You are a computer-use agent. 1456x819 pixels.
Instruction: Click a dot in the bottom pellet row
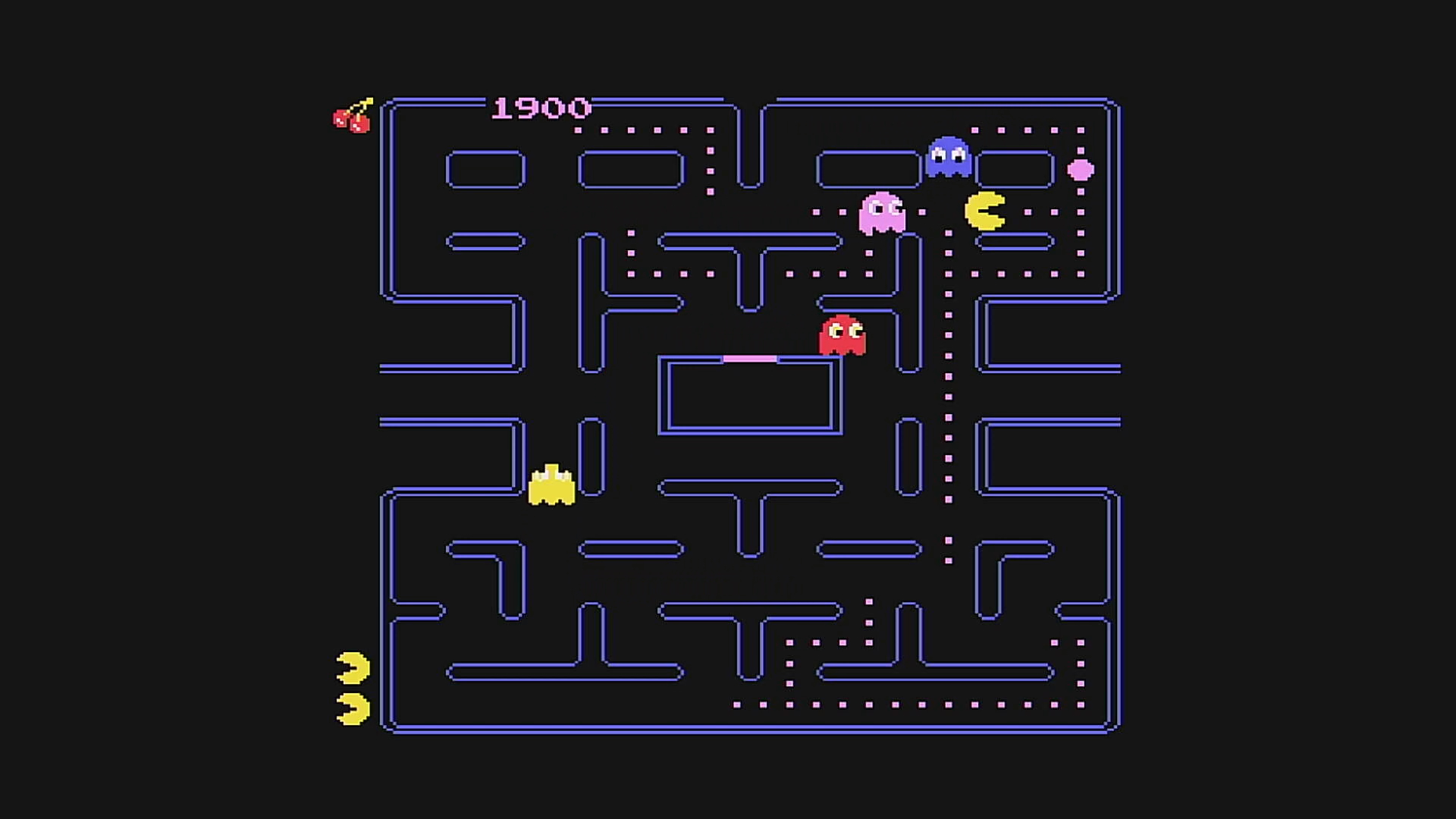[789, 705]
